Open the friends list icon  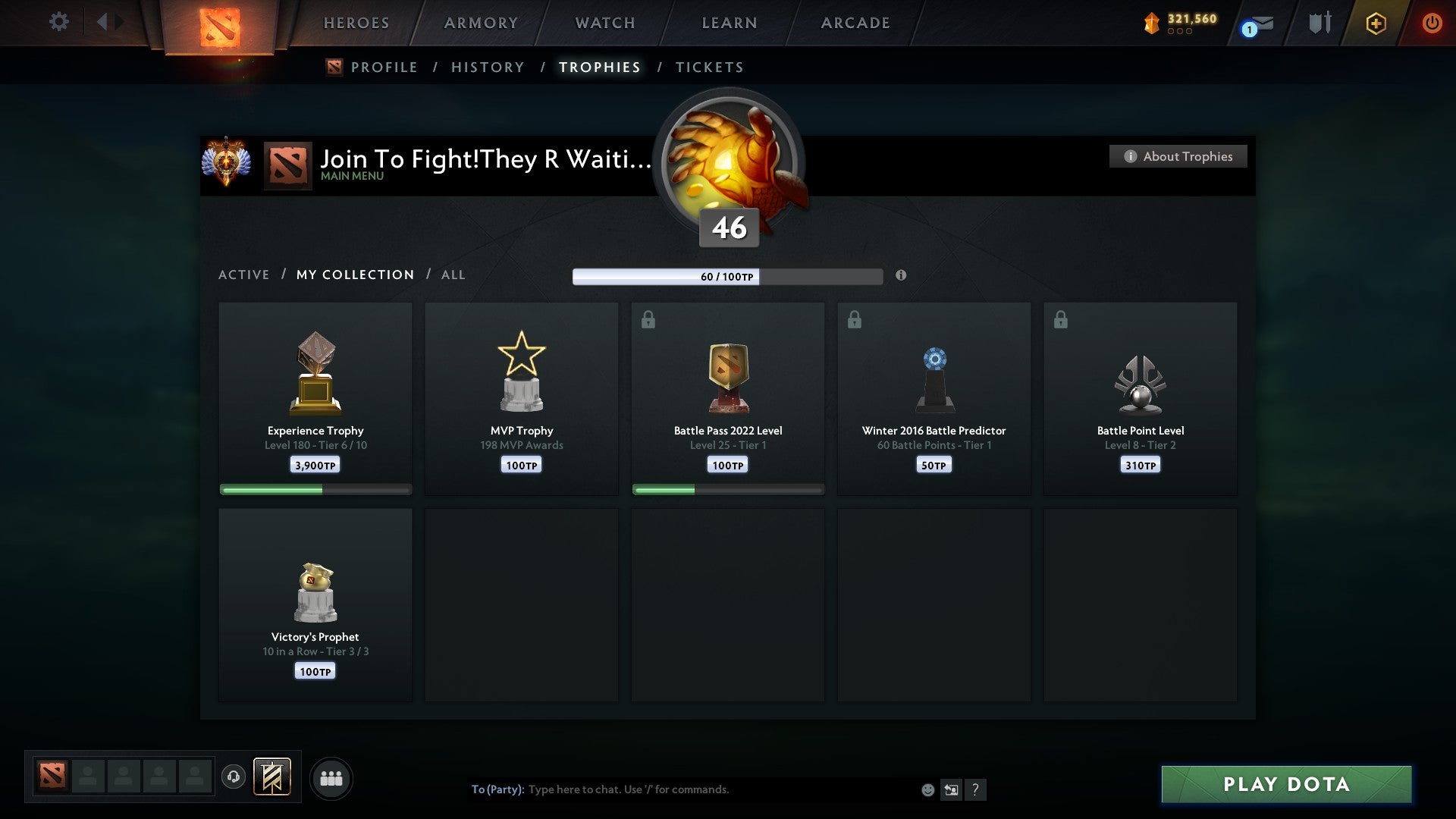coord(331,777)
